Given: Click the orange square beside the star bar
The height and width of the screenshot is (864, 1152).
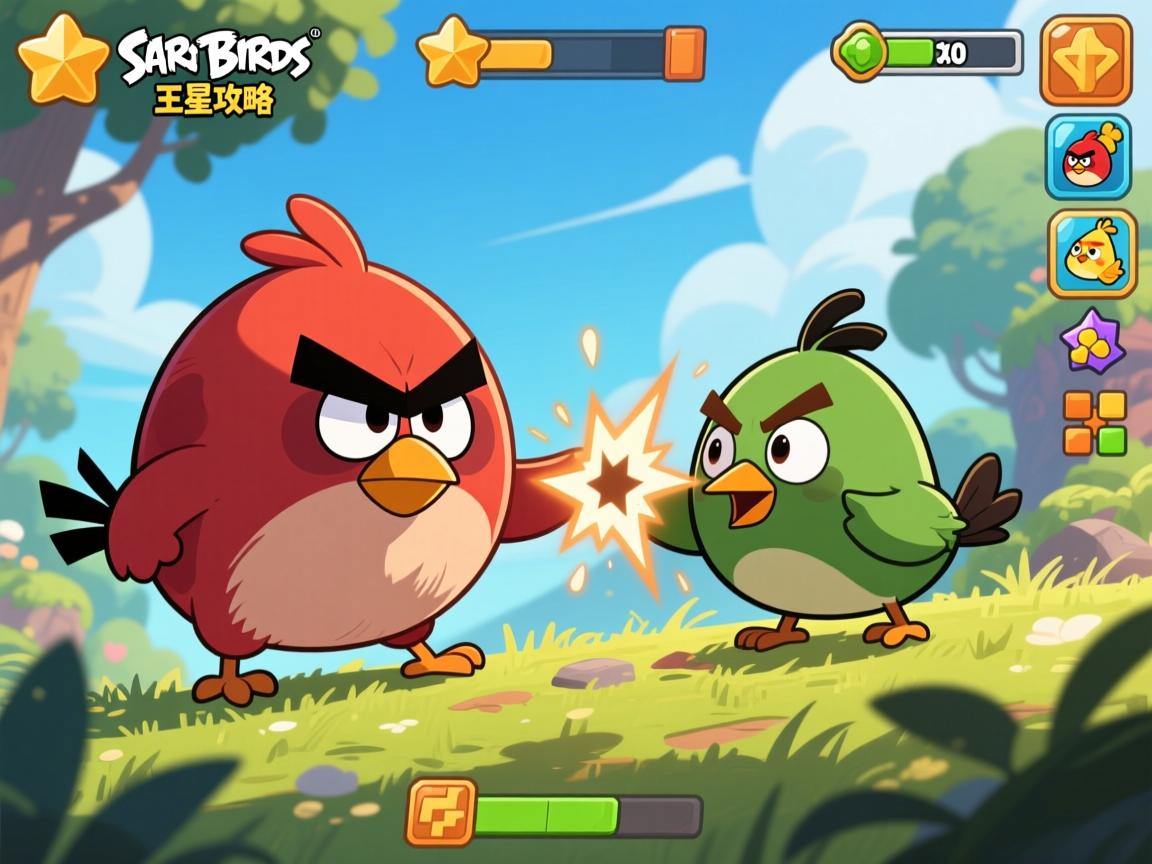Looking at the screenshot, I should (x=685, y=53).
